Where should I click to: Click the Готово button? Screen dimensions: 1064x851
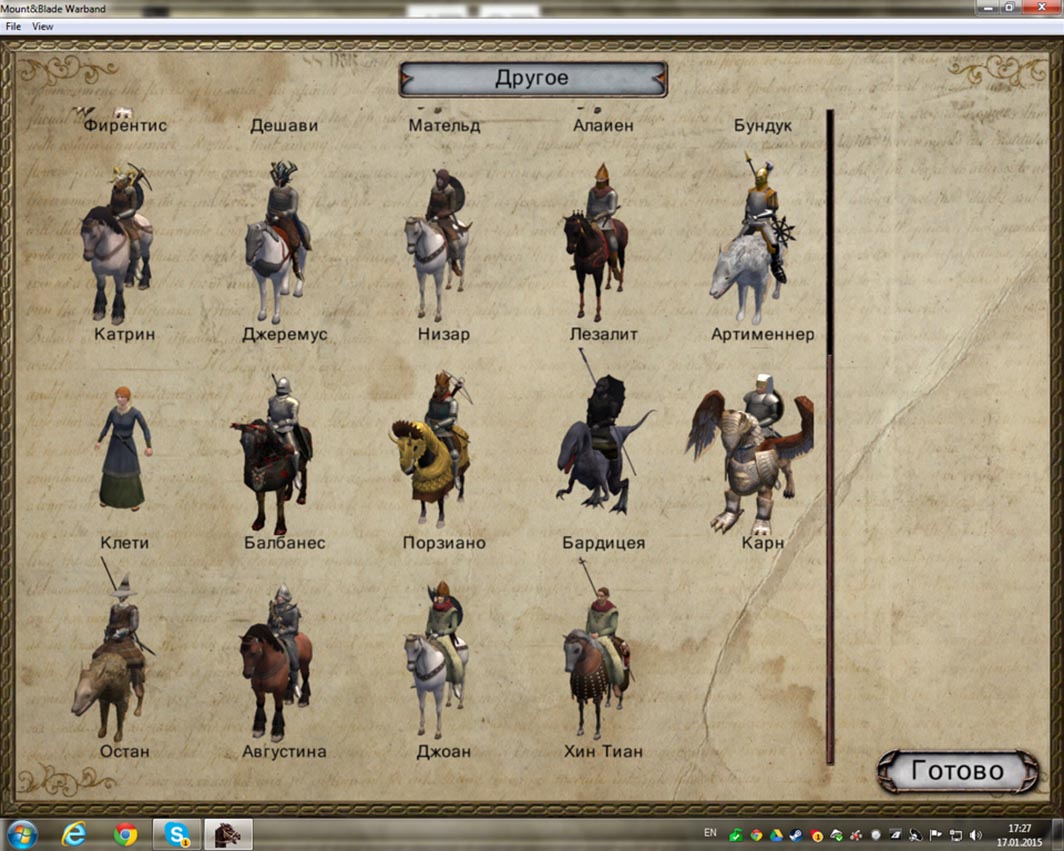[x=955, y=771]
